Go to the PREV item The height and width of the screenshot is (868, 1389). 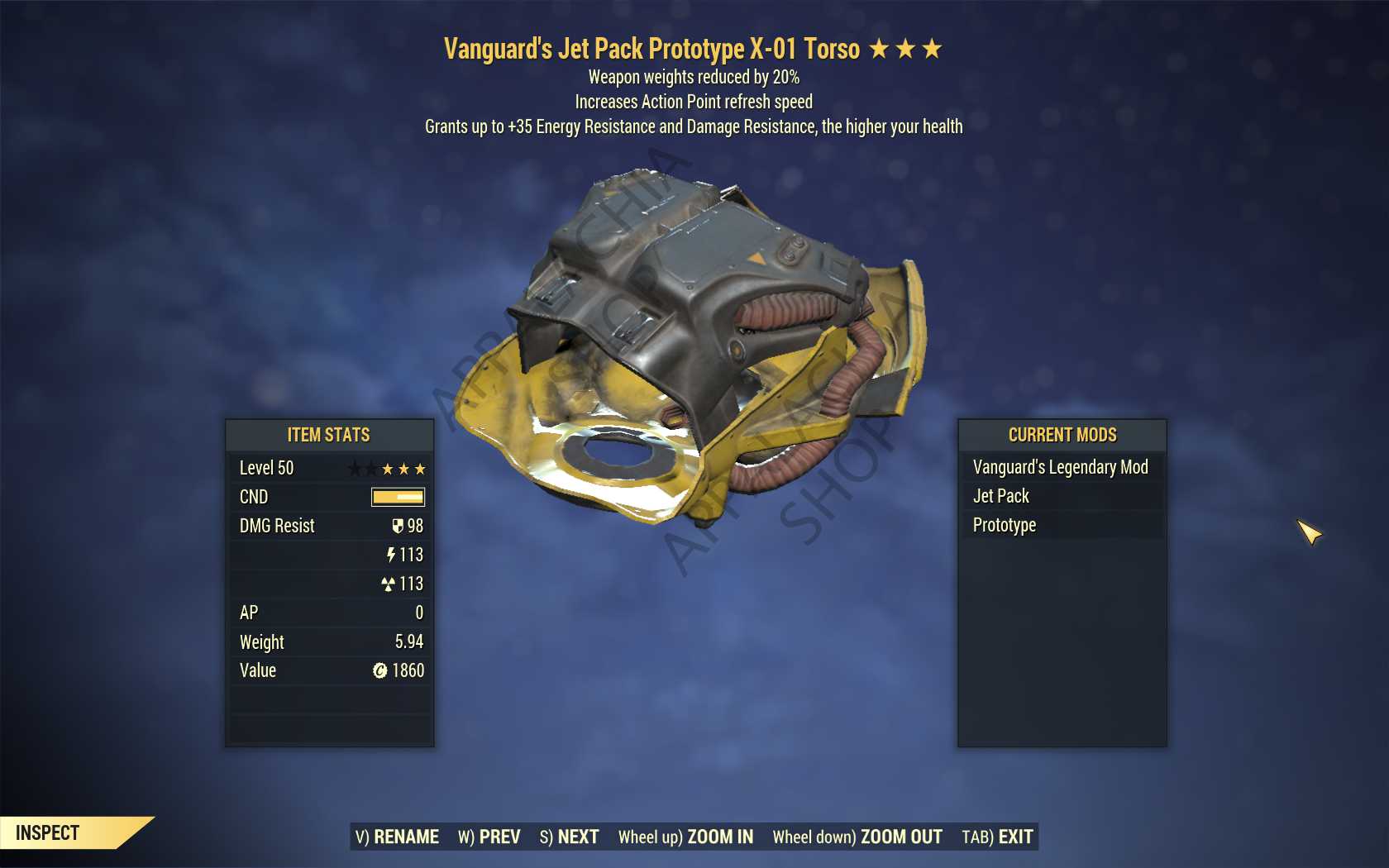pos(489,837)
